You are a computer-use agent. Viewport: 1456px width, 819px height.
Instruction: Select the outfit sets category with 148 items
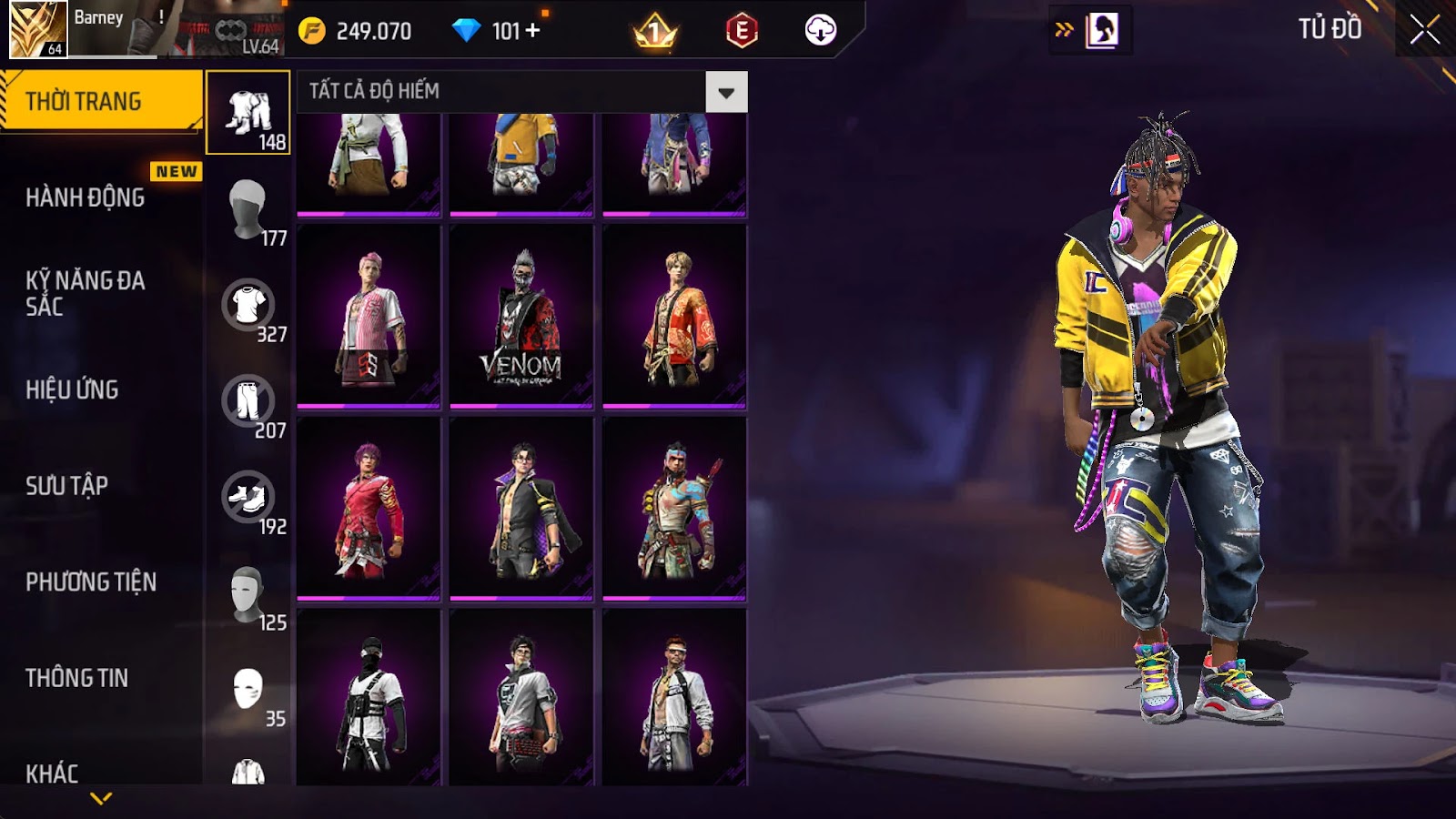[x=248, y=113]
